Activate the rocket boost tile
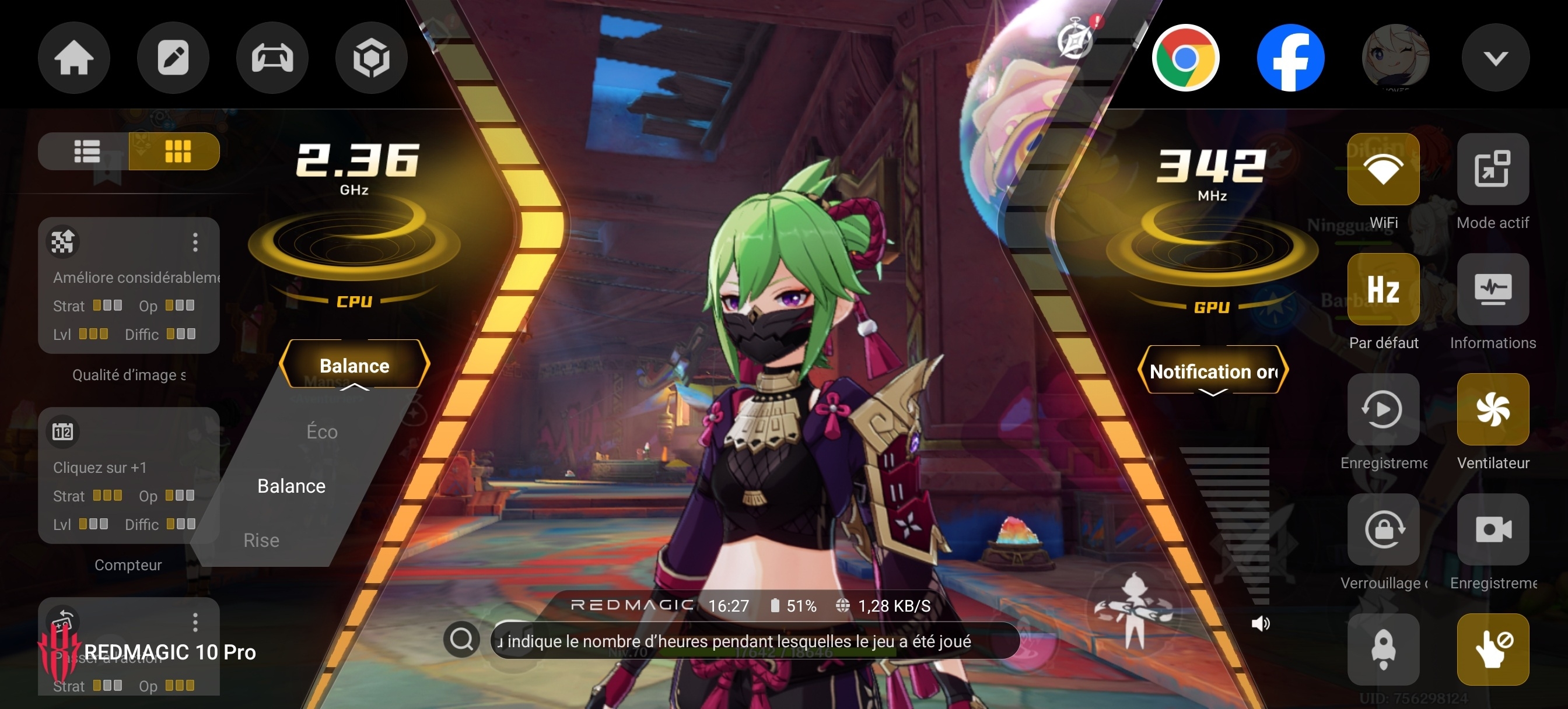1568x709 pixels. (1383, 649)
